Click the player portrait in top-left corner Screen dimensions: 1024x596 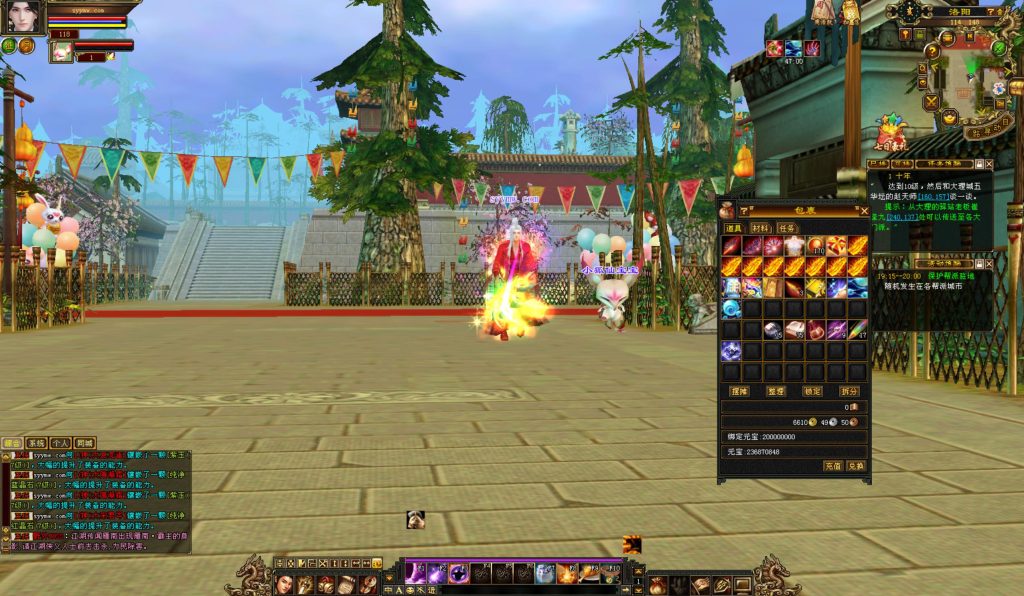click(24, 17)
